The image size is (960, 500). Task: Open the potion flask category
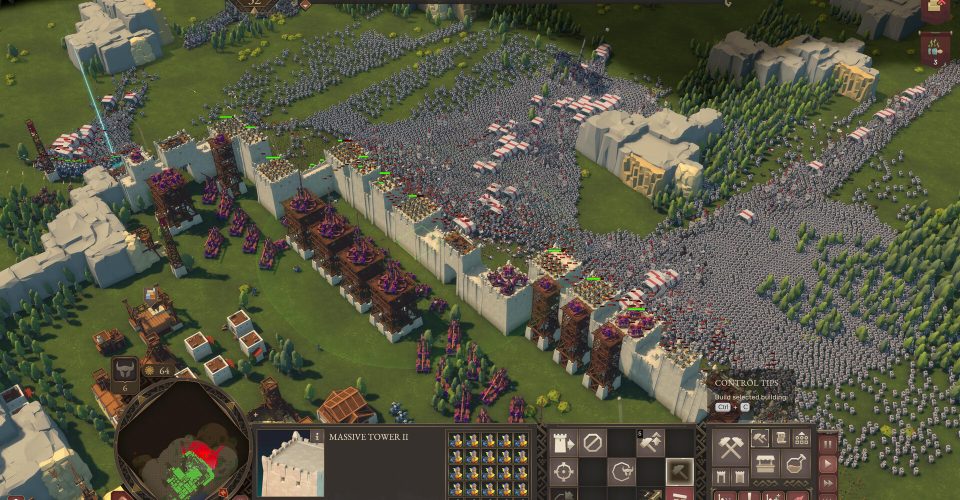797,464
